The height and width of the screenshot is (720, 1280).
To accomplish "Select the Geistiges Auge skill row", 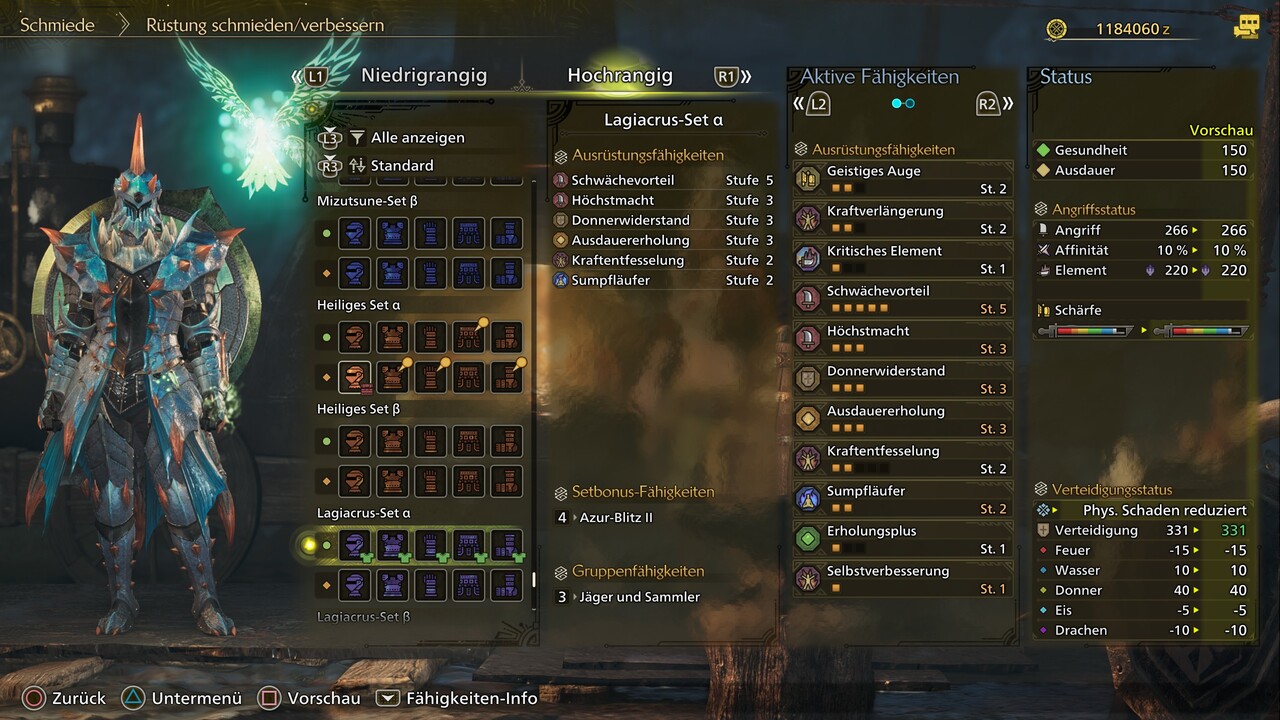I will coord(903,180).
